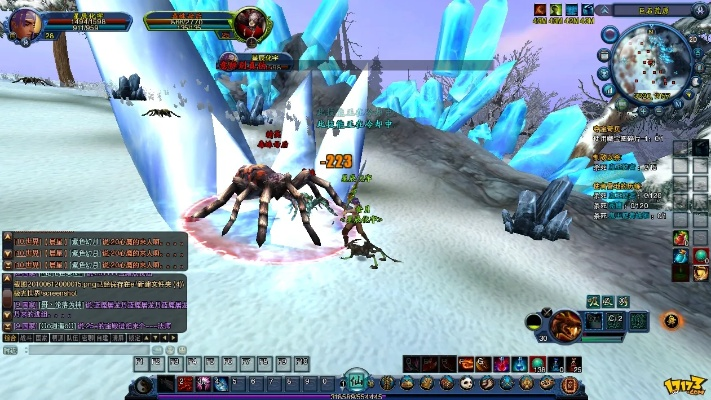Click the yin-yang emblem on the action bar
The height and width of the screenshot is (400, 711).
click(144, 384)
